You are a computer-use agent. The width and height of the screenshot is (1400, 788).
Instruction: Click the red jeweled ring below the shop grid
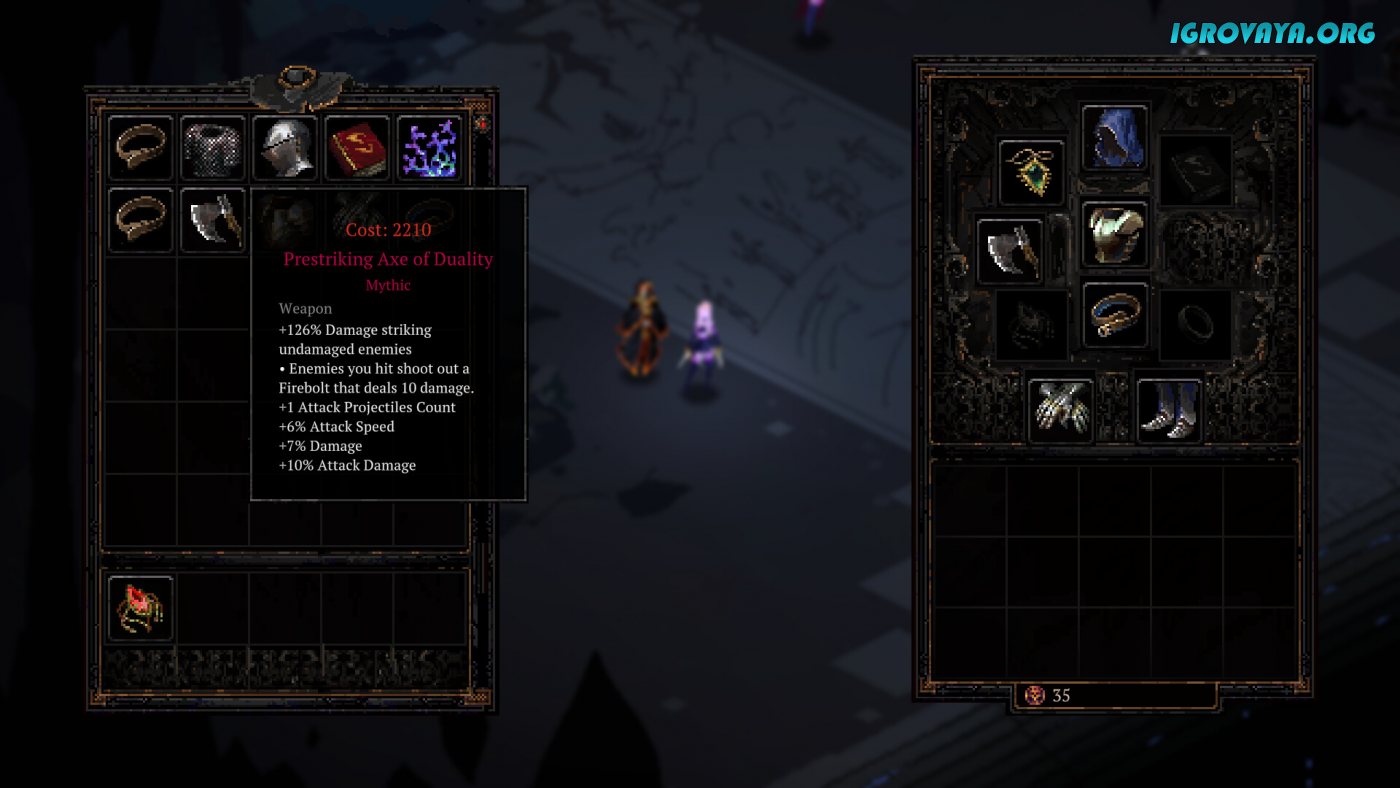click(140, 607)
